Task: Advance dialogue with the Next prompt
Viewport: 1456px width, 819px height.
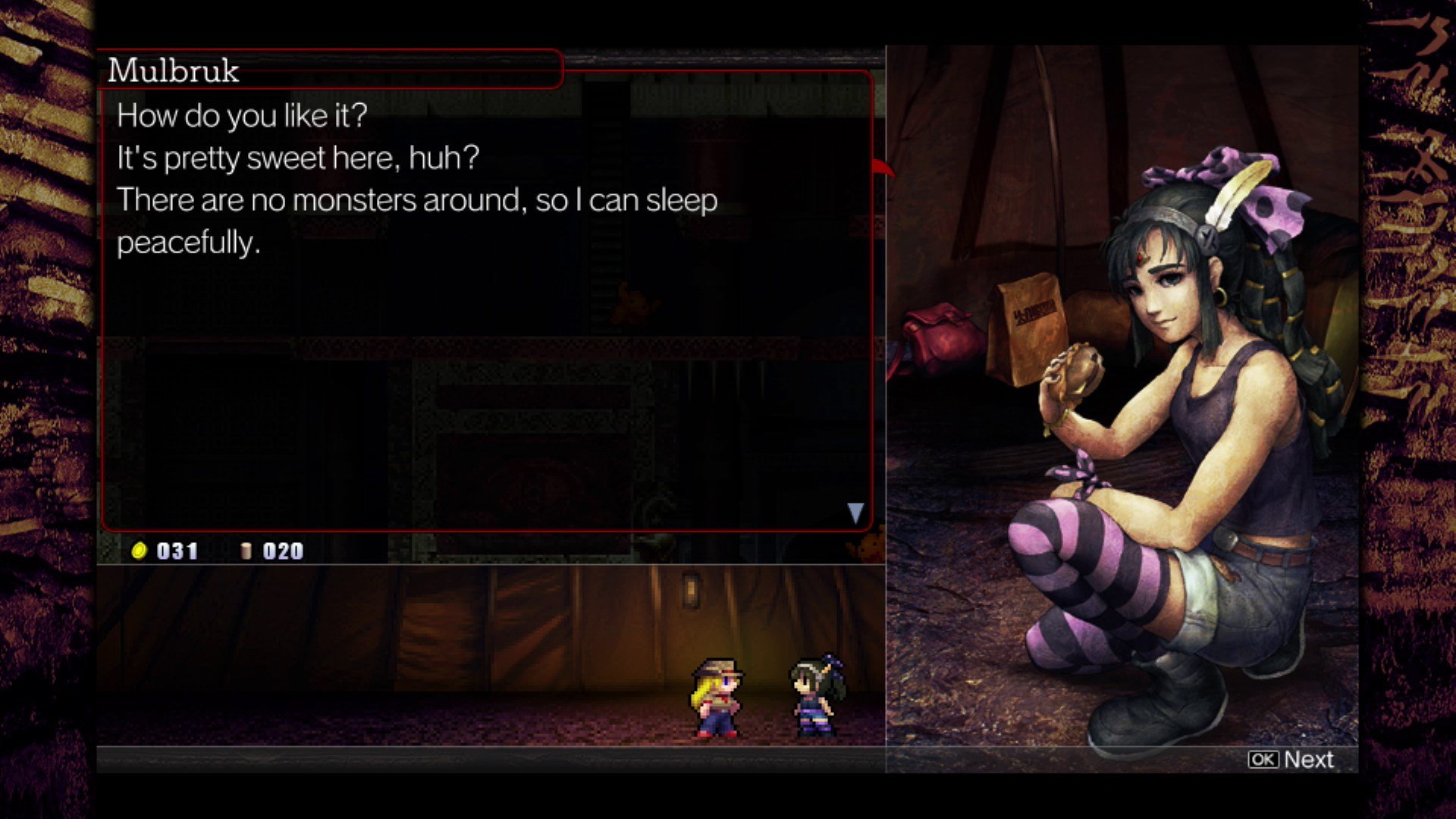Action: pos(1289,760)
